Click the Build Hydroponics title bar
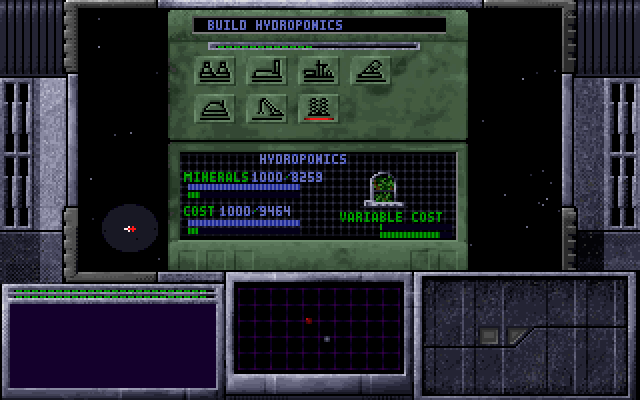The image size is (640, 400). pyautogui.click(x=320, y=25)
